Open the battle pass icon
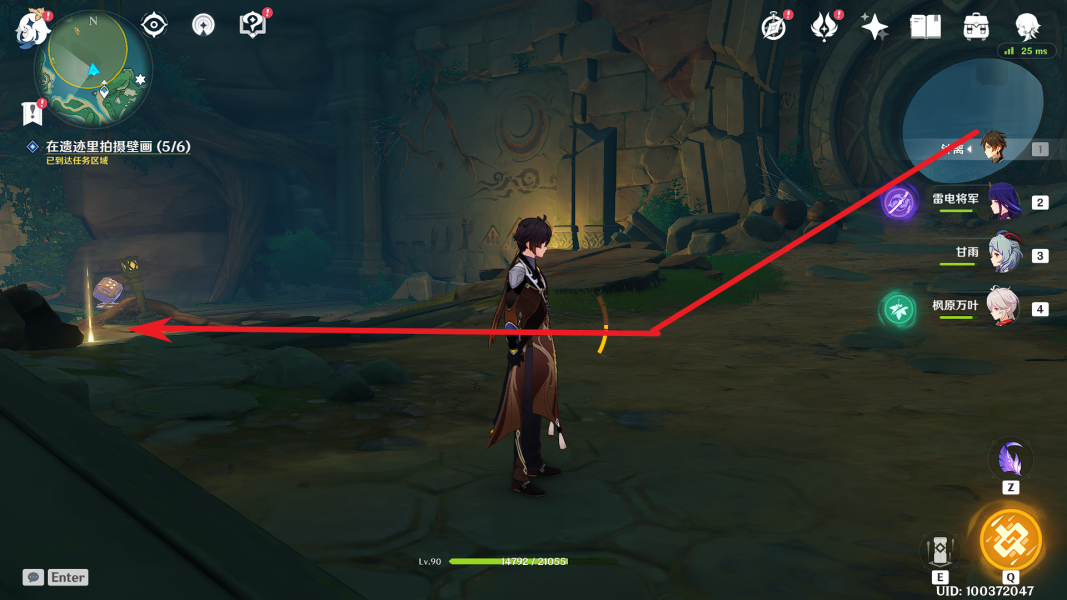Viewport: 1067px width, 600px height. [824, 27]
